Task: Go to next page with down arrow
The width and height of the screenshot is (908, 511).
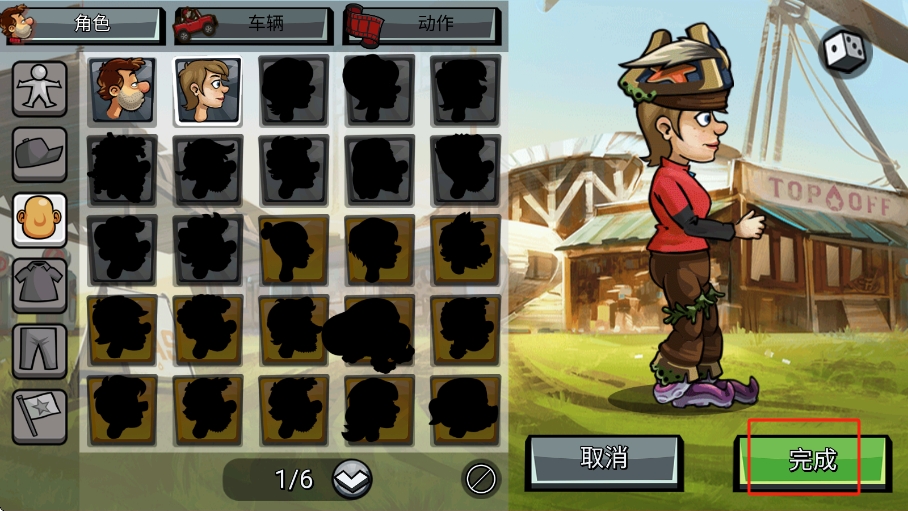Action: coord(351,480)
